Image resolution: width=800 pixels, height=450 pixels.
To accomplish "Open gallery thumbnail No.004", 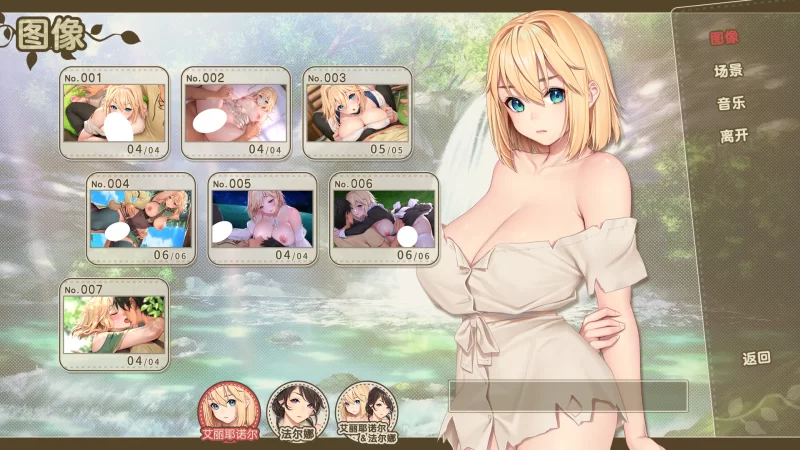I will click(140, 219).
